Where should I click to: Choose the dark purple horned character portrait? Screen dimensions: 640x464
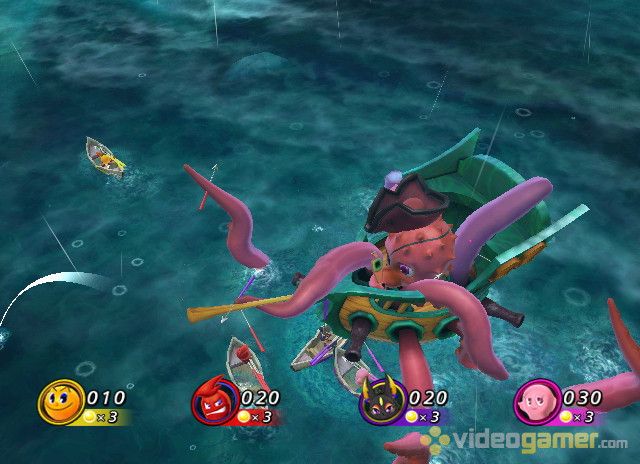point(380,403)
